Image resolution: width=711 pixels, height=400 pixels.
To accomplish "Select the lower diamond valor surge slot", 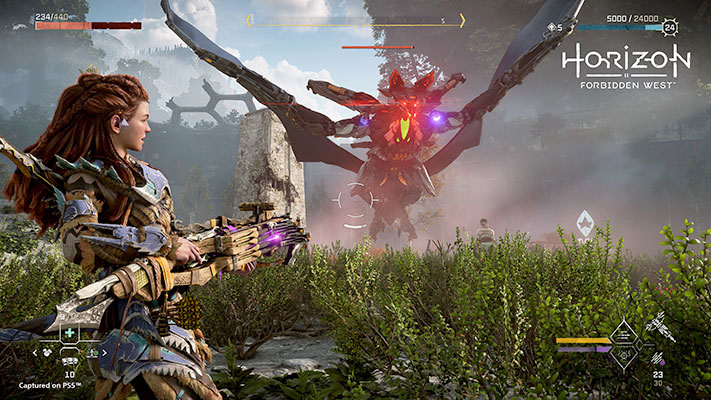I will pyautogui.click(x=621, y=356).
